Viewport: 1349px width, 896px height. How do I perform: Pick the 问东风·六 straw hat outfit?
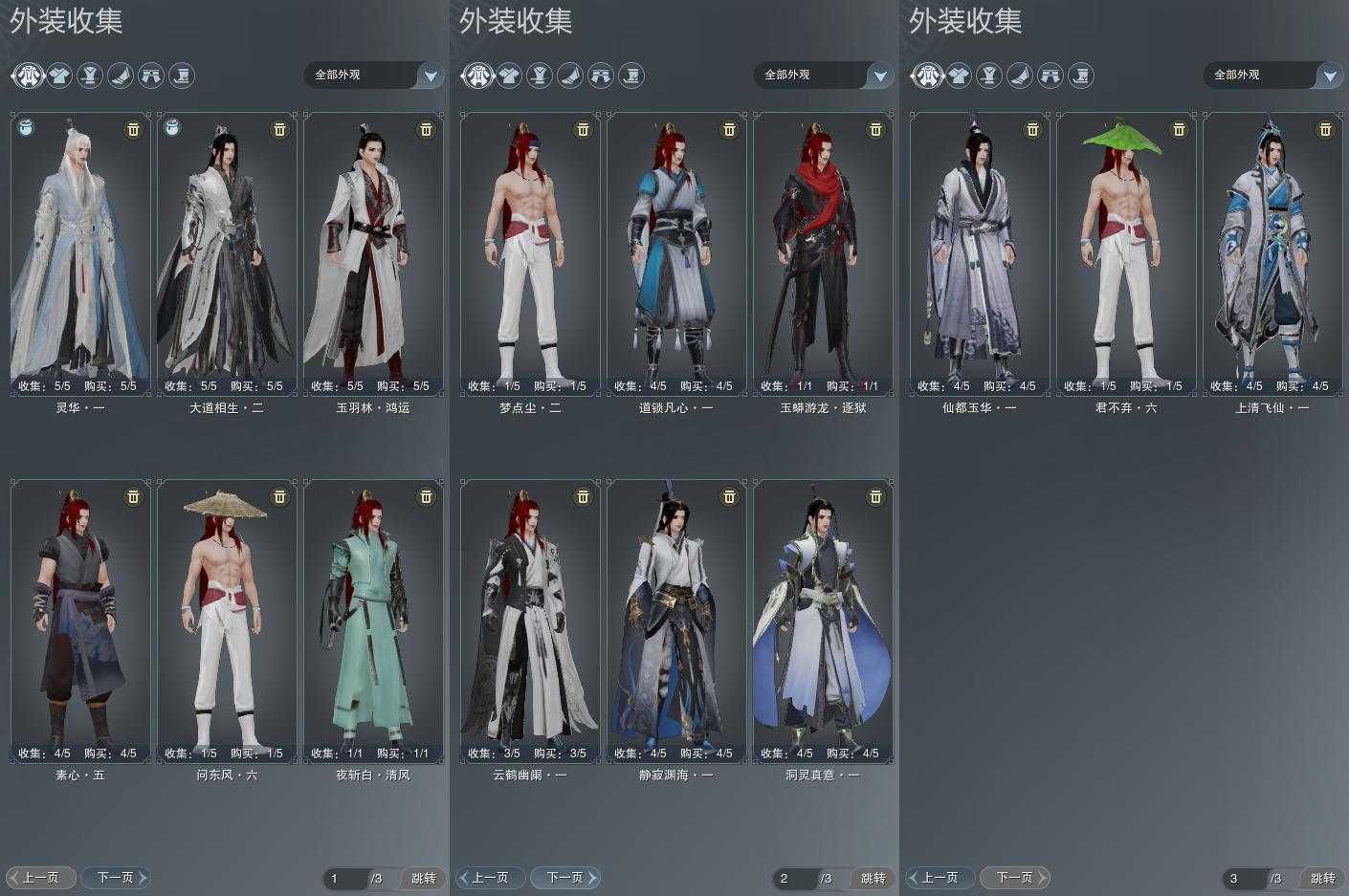[227, 621]
